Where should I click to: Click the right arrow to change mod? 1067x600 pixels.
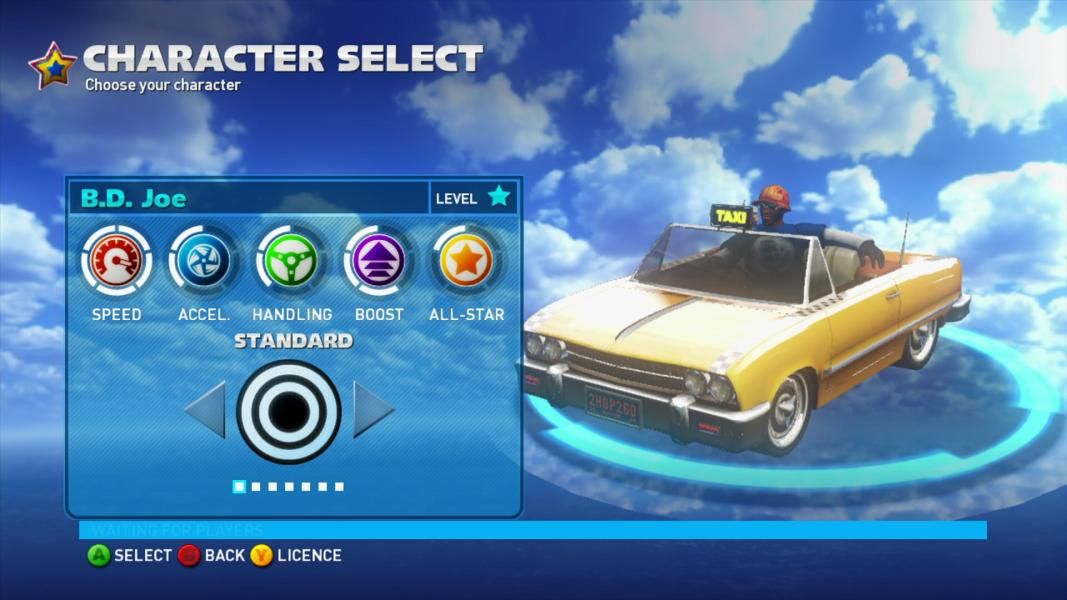[x=372, y=409]
